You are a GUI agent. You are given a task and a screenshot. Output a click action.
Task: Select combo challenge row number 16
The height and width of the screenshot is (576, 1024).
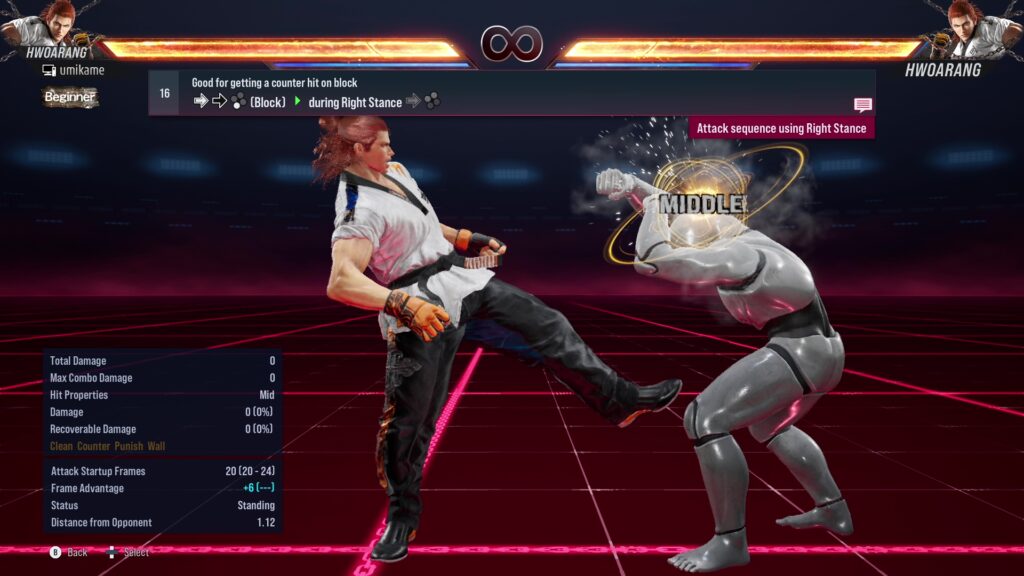coord(164,93)
